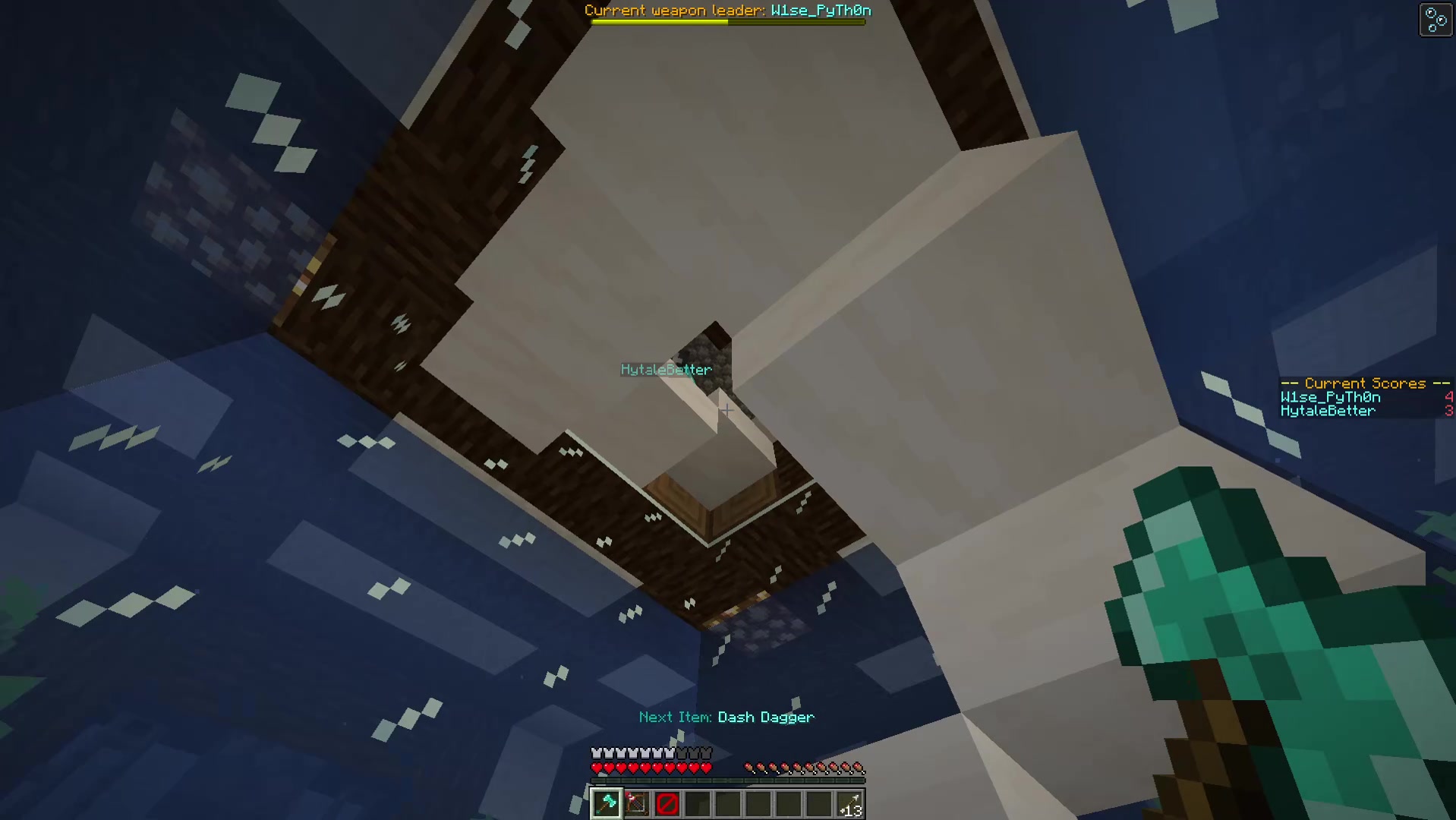Click the bubbles icon in the top-right corner
Viewport: 1456px width, 820px height.
[x=1435, y=19]
